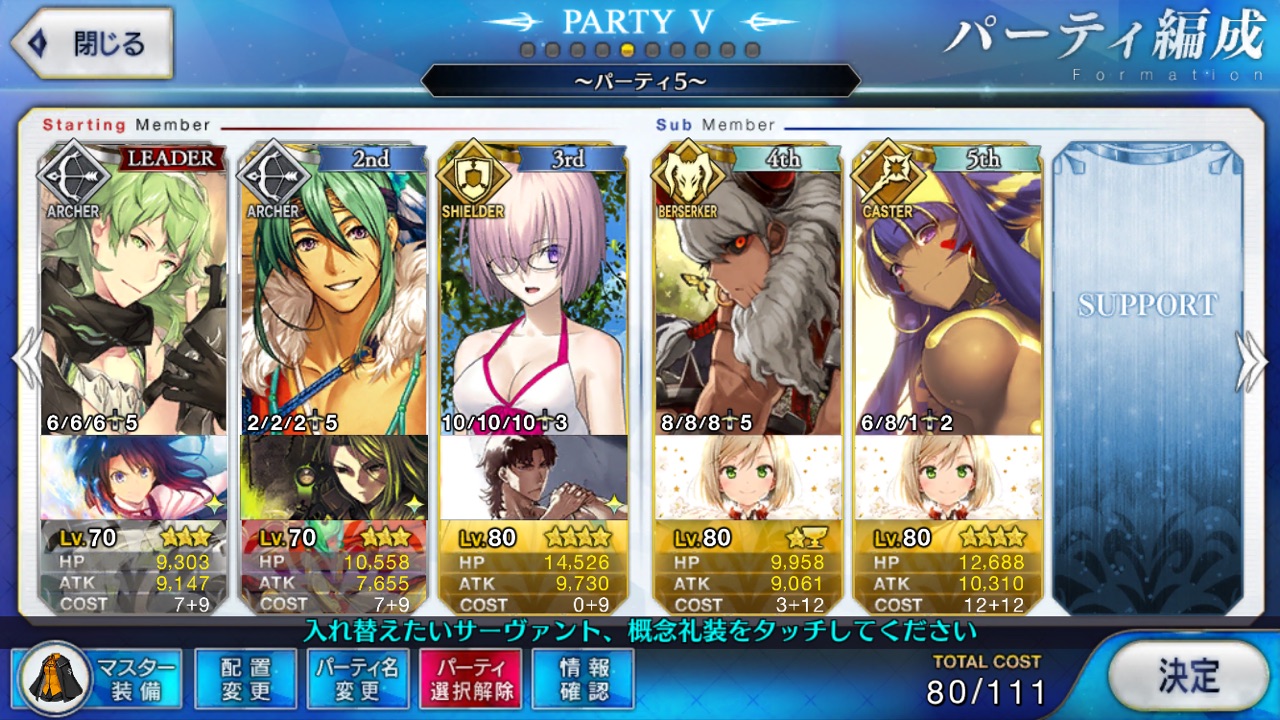Change the 2nd Archer's craft essence

[333, 477]
